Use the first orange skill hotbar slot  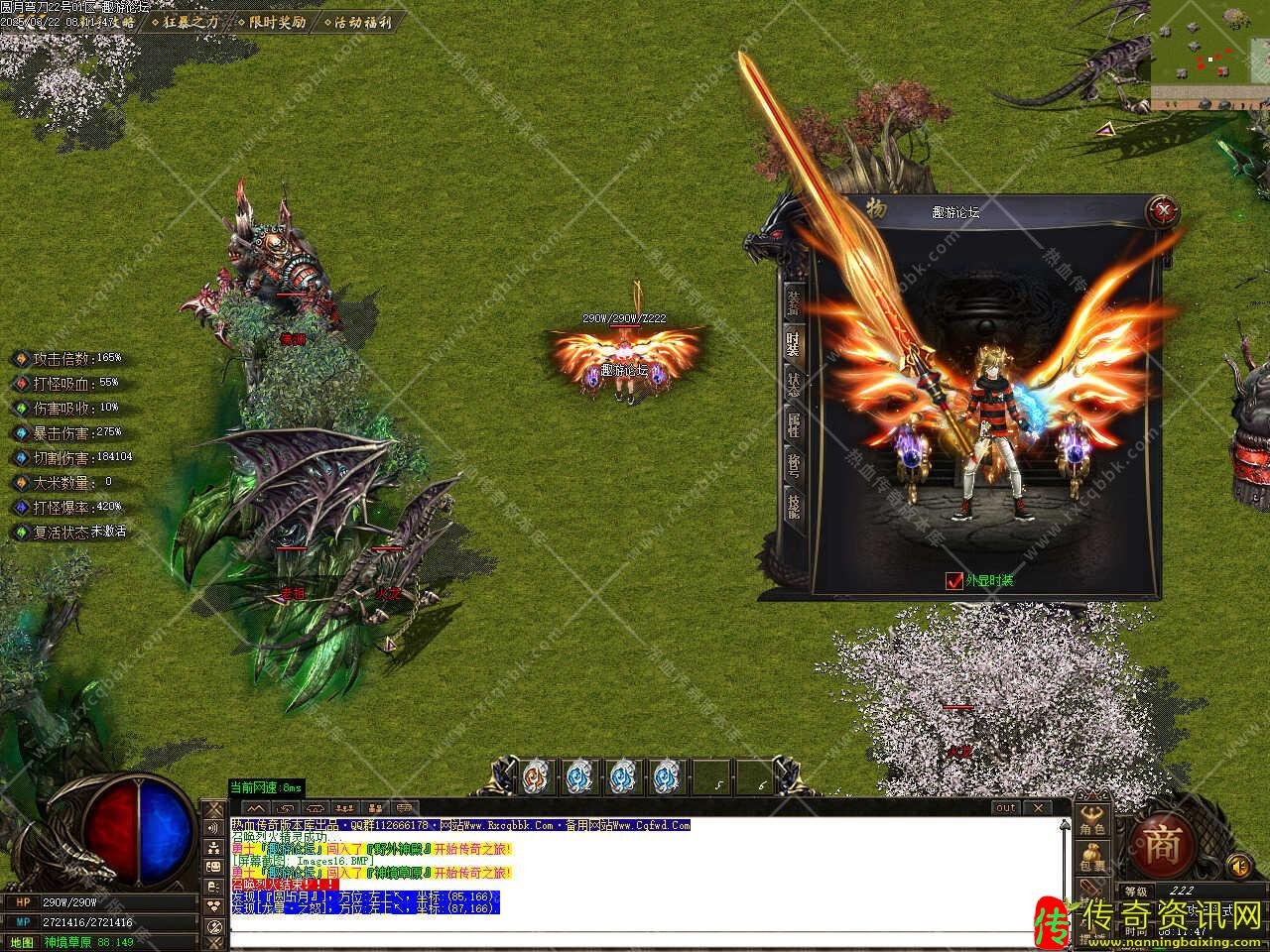click(534, 776)
